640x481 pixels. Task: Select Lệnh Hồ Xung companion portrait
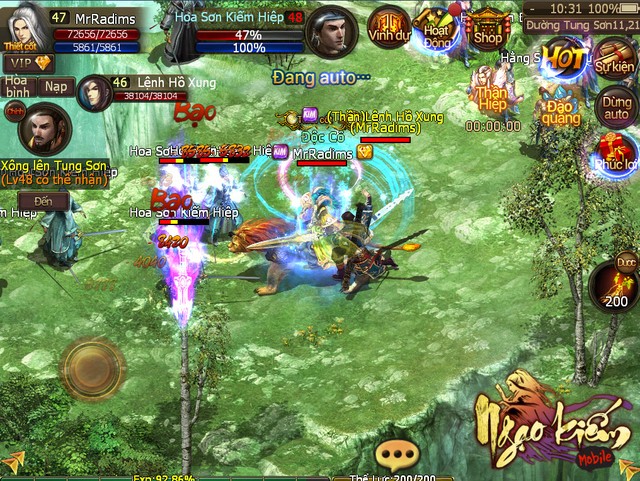(91, 93)
